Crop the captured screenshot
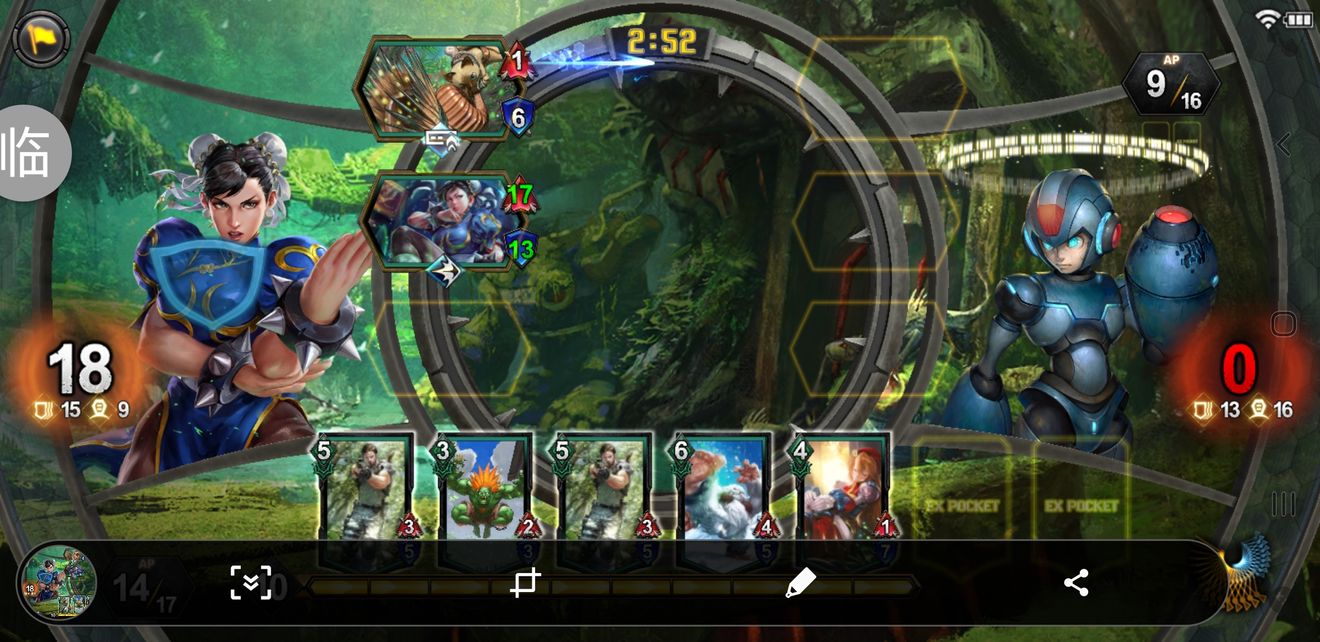Image resolution: width=1320 pixels, height=642 pixels. tap(526, 583)
